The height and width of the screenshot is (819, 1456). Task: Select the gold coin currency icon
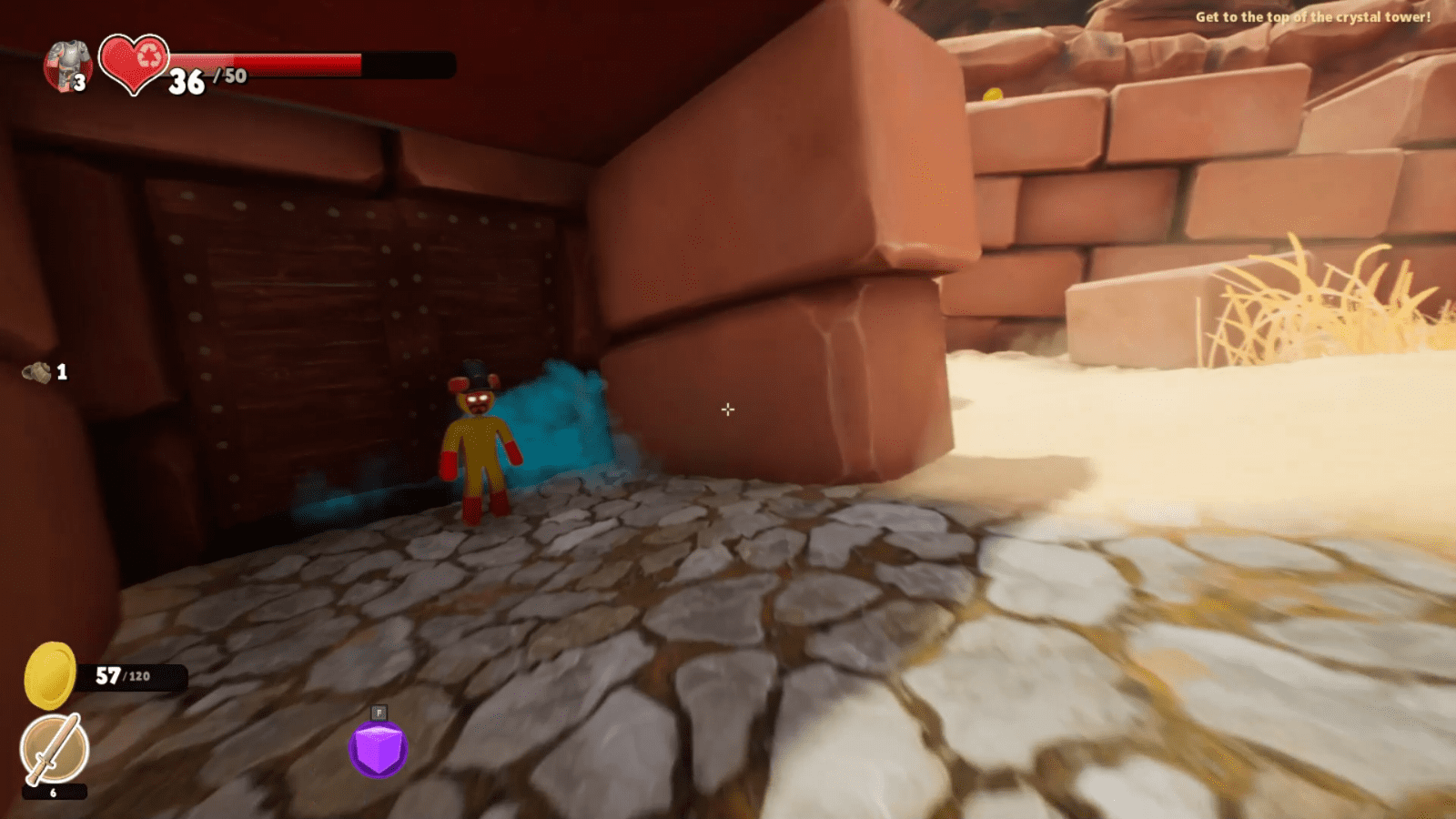tap(50, 675)
